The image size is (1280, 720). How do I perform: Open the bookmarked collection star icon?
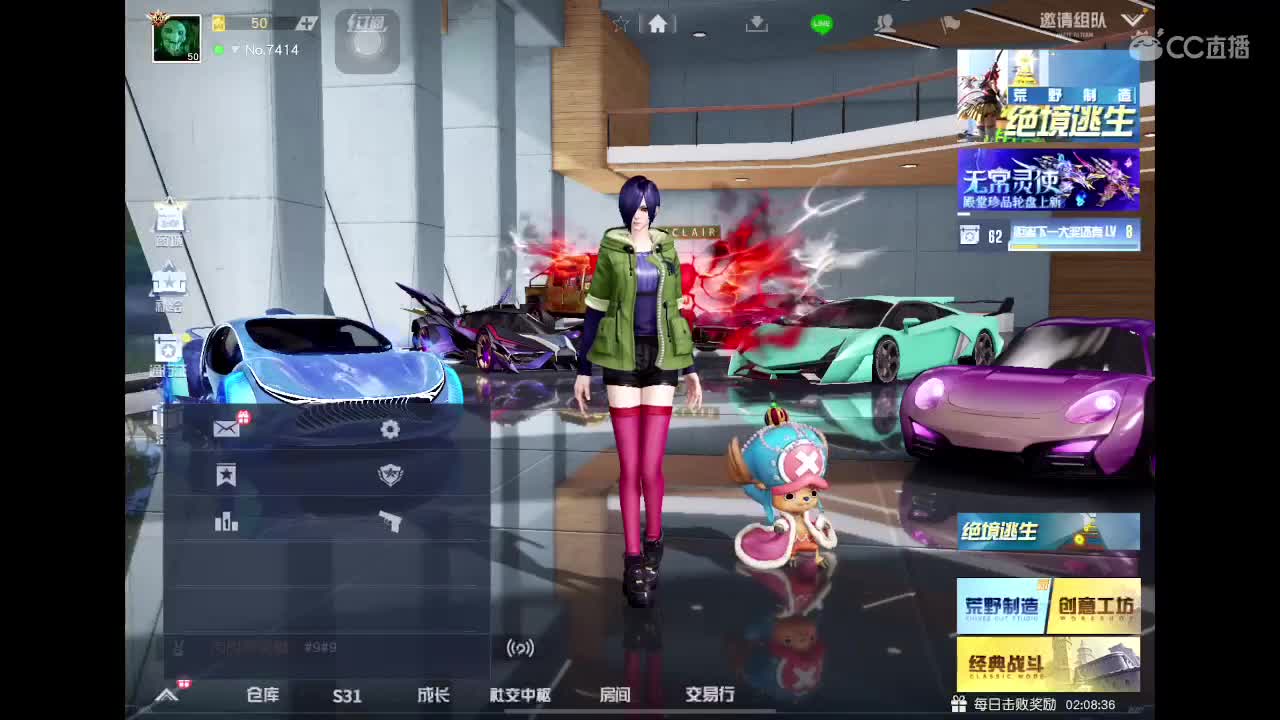point(226,476)
